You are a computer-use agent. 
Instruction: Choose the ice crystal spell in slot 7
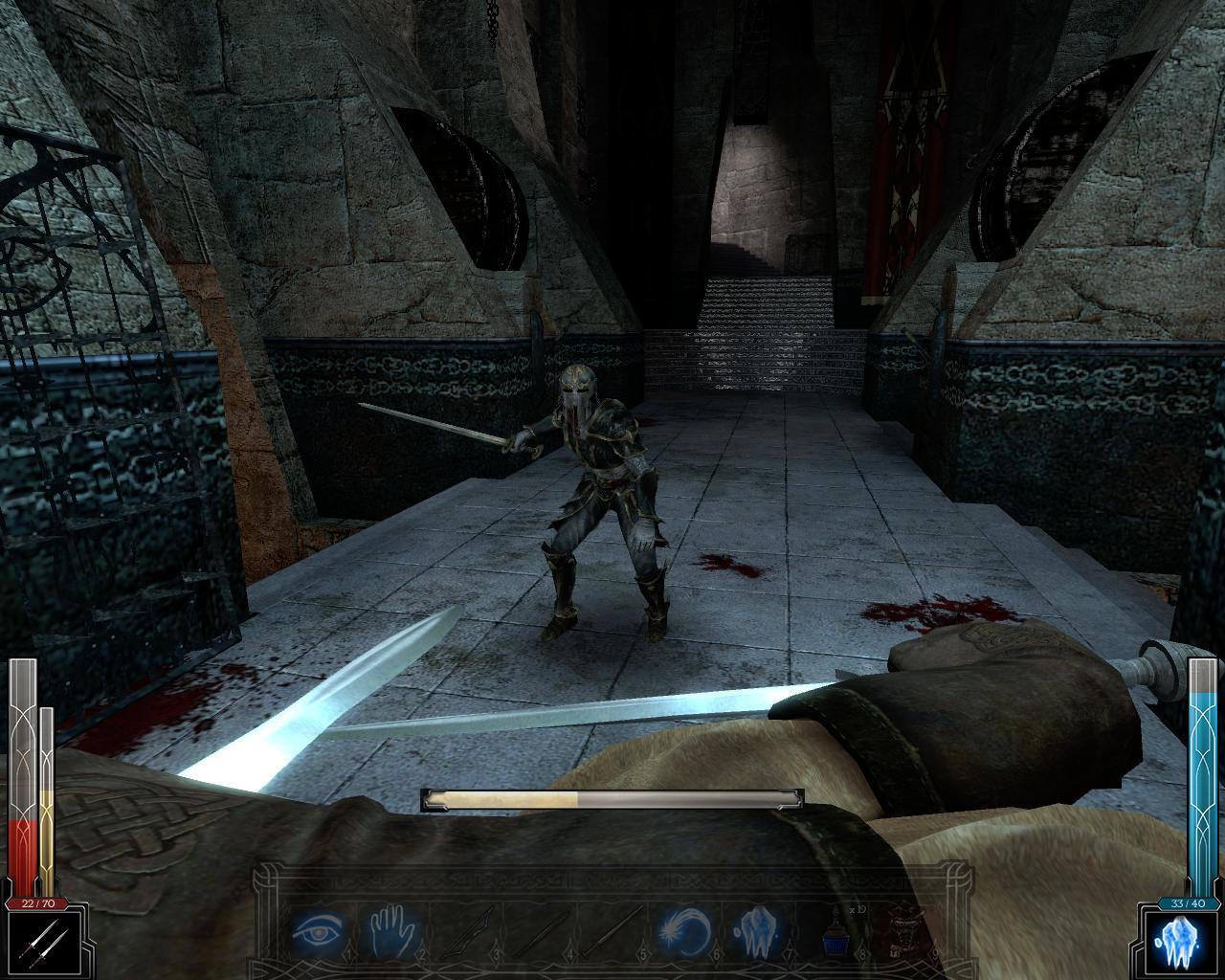(757, 931)
